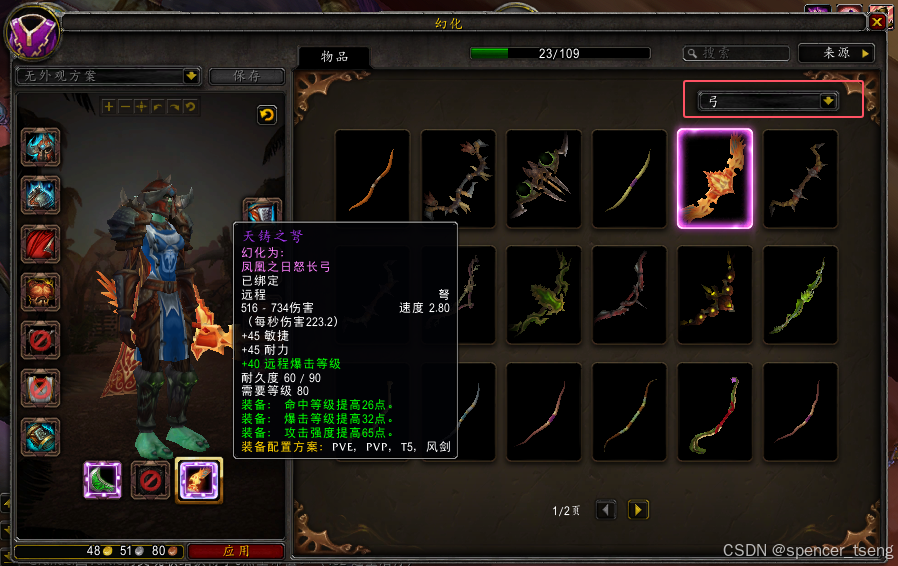Go to the previous appearance page
The width and height of the screenshot is (898, 566).
pyautogui.click(x=605, y=510)
